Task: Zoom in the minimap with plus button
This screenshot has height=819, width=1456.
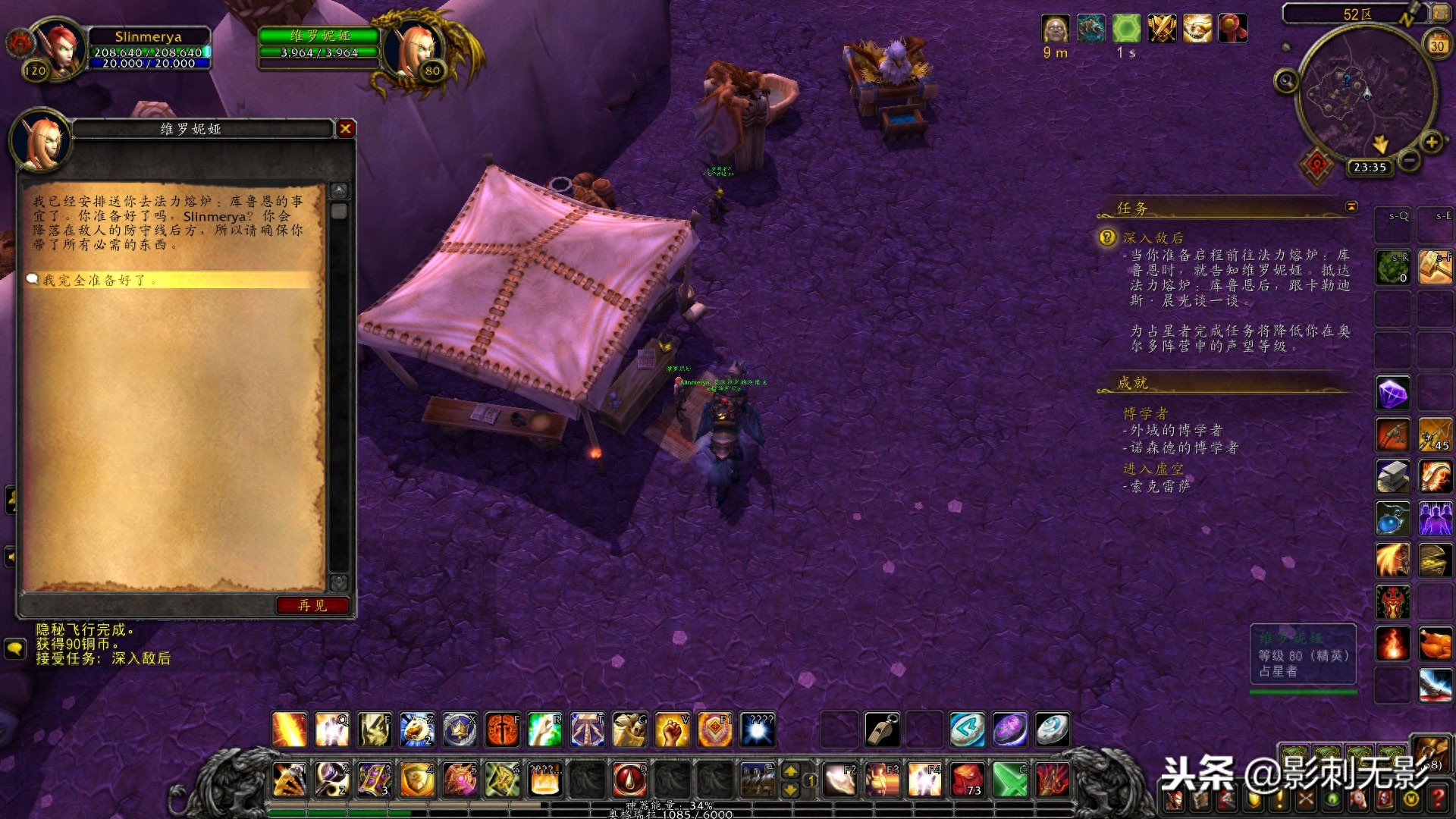Action: click(x=1431, y=143)
